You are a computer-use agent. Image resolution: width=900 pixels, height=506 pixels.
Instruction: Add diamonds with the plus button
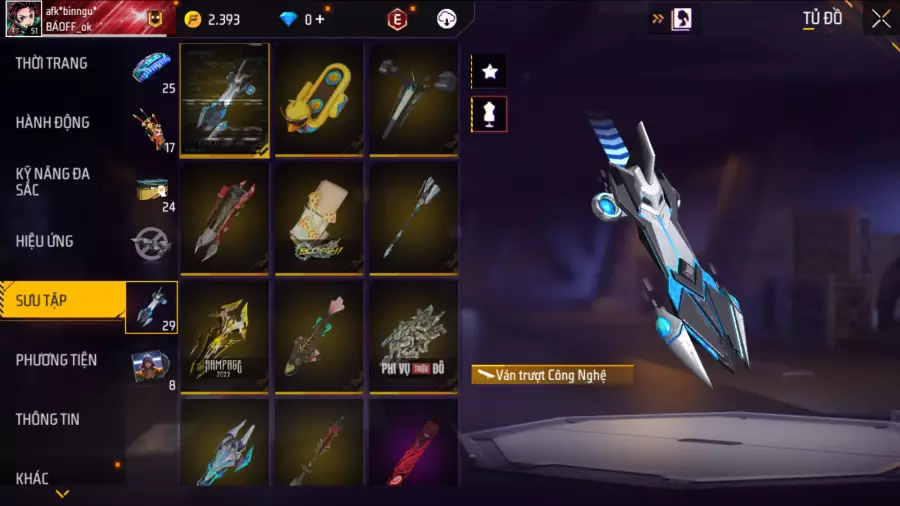320,19
